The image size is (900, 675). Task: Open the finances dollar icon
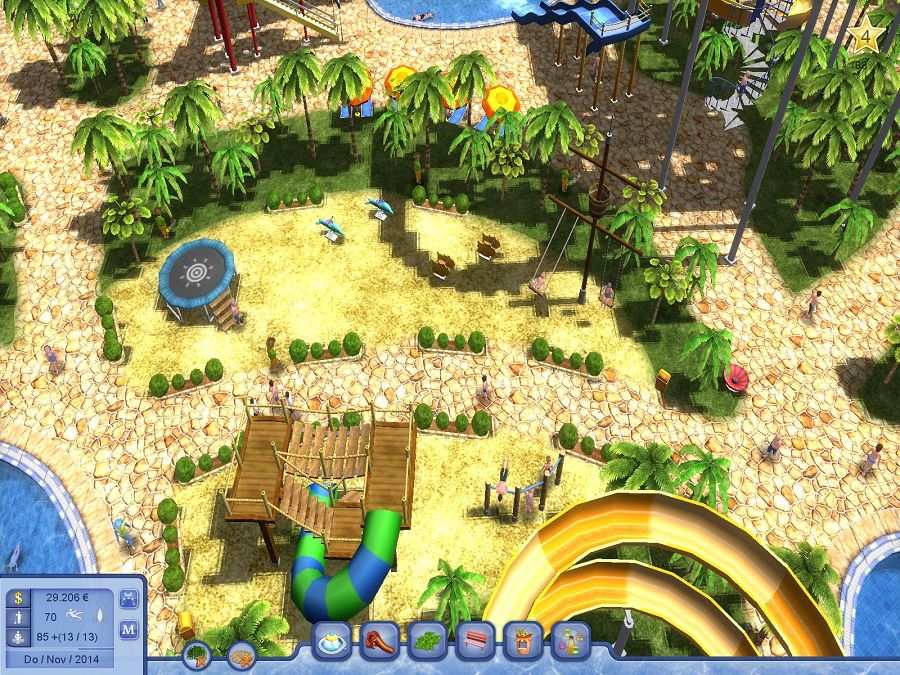tap(16, 599)
